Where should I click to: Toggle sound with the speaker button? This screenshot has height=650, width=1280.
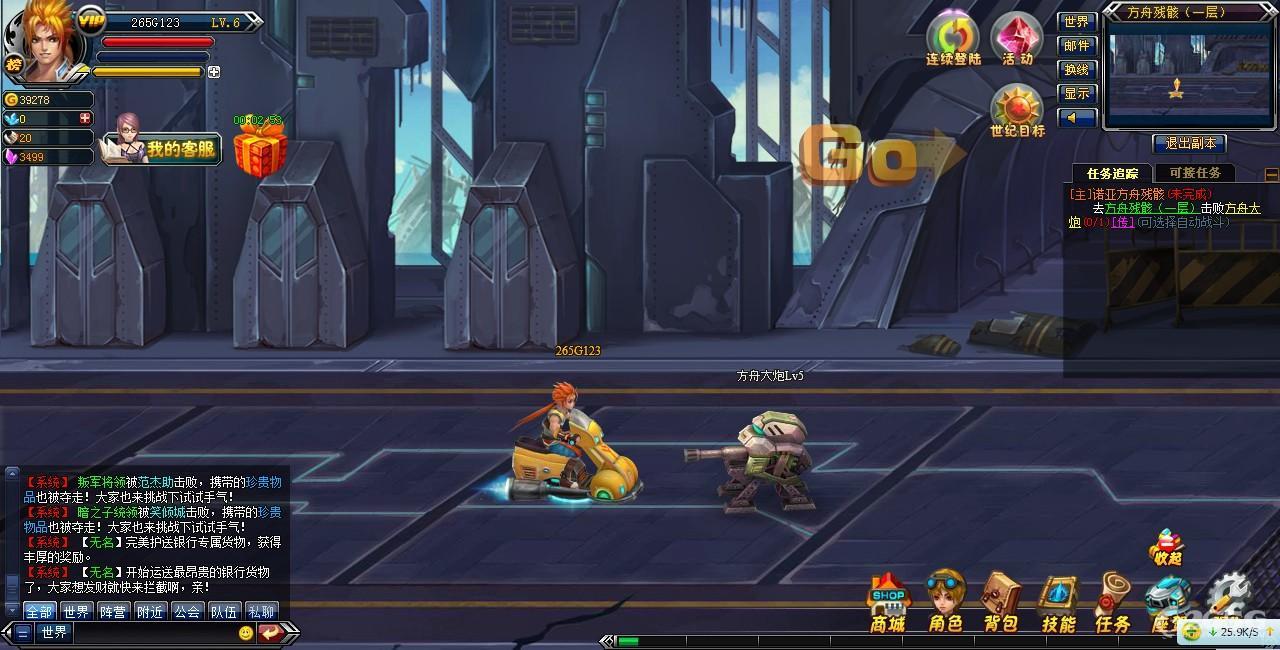pyautogui.click(x=1077, y=118)
